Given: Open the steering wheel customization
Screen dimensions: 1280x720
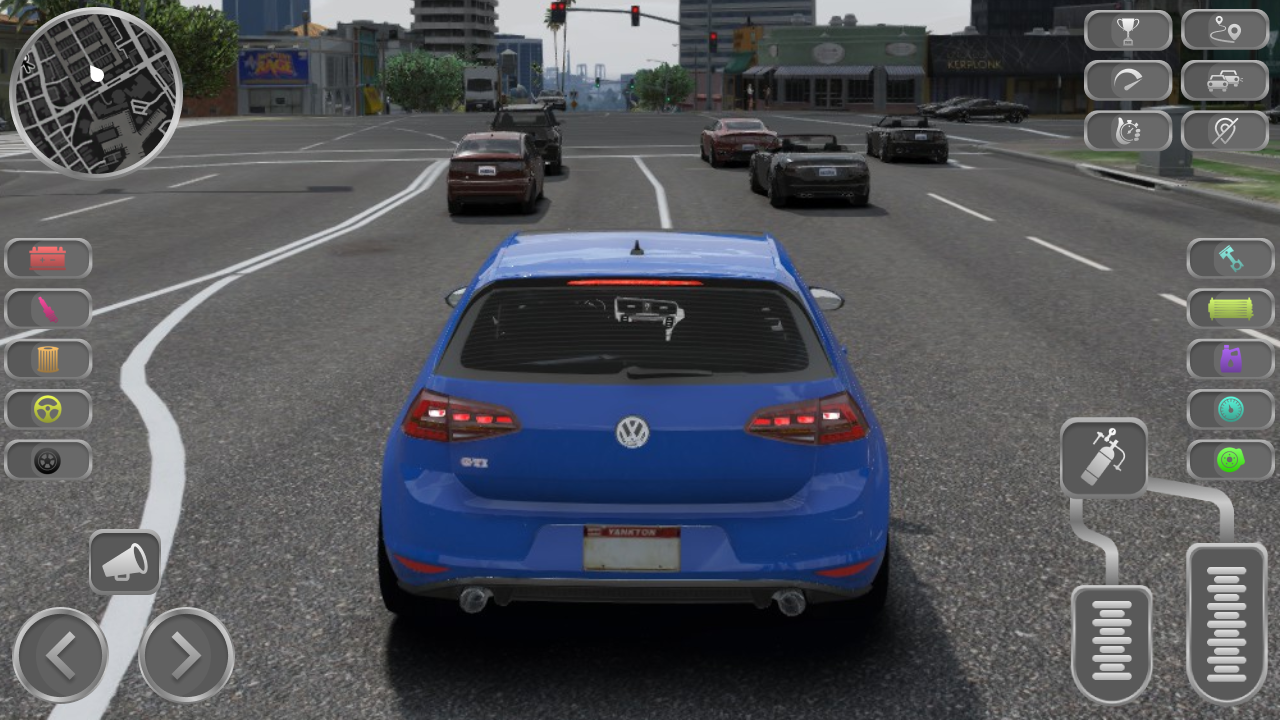Looking at the screenshot, I should tap(48, 410).
